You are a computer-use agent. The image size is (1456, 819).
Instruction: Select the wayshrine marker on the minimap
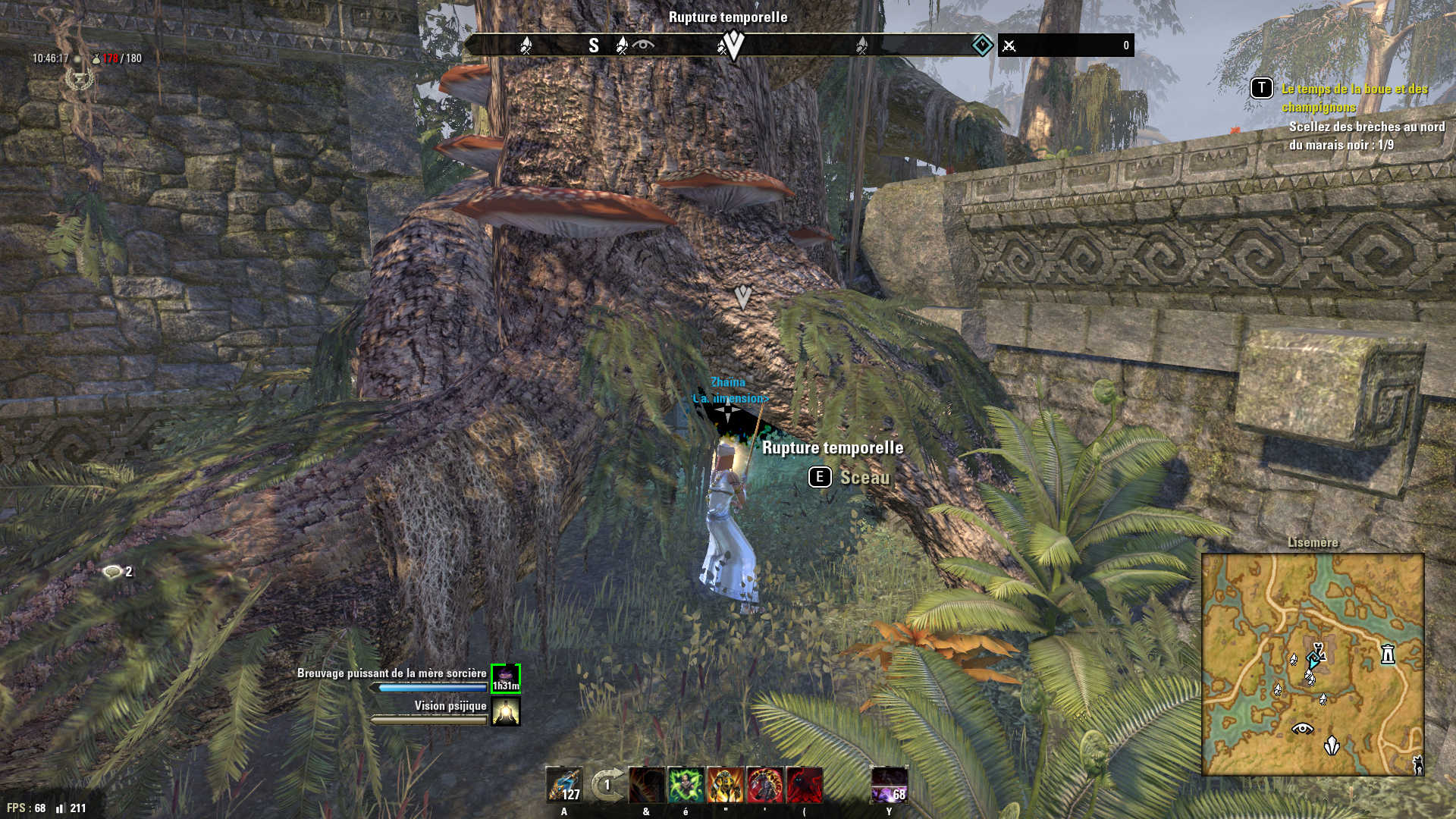tap(1388, 654)
